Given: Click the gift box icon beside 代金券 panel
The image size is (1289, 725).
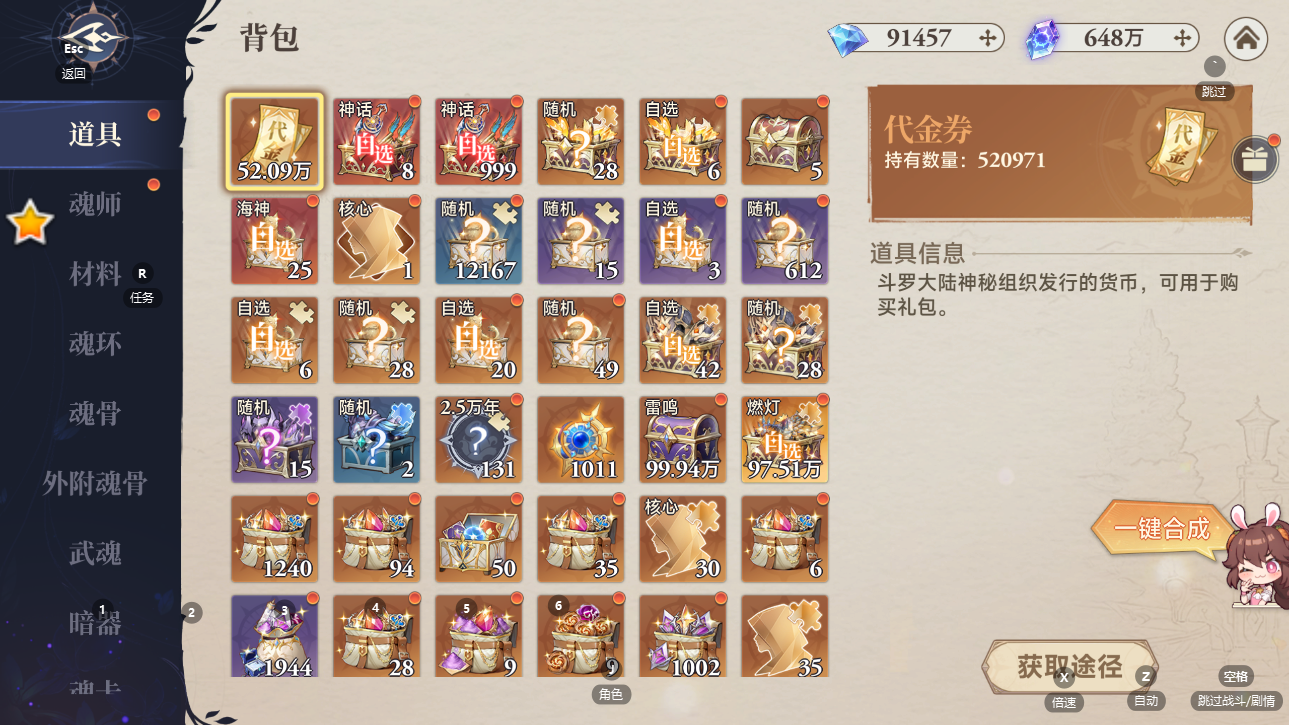Looking at the screenshot, I should coord(1255,160).
